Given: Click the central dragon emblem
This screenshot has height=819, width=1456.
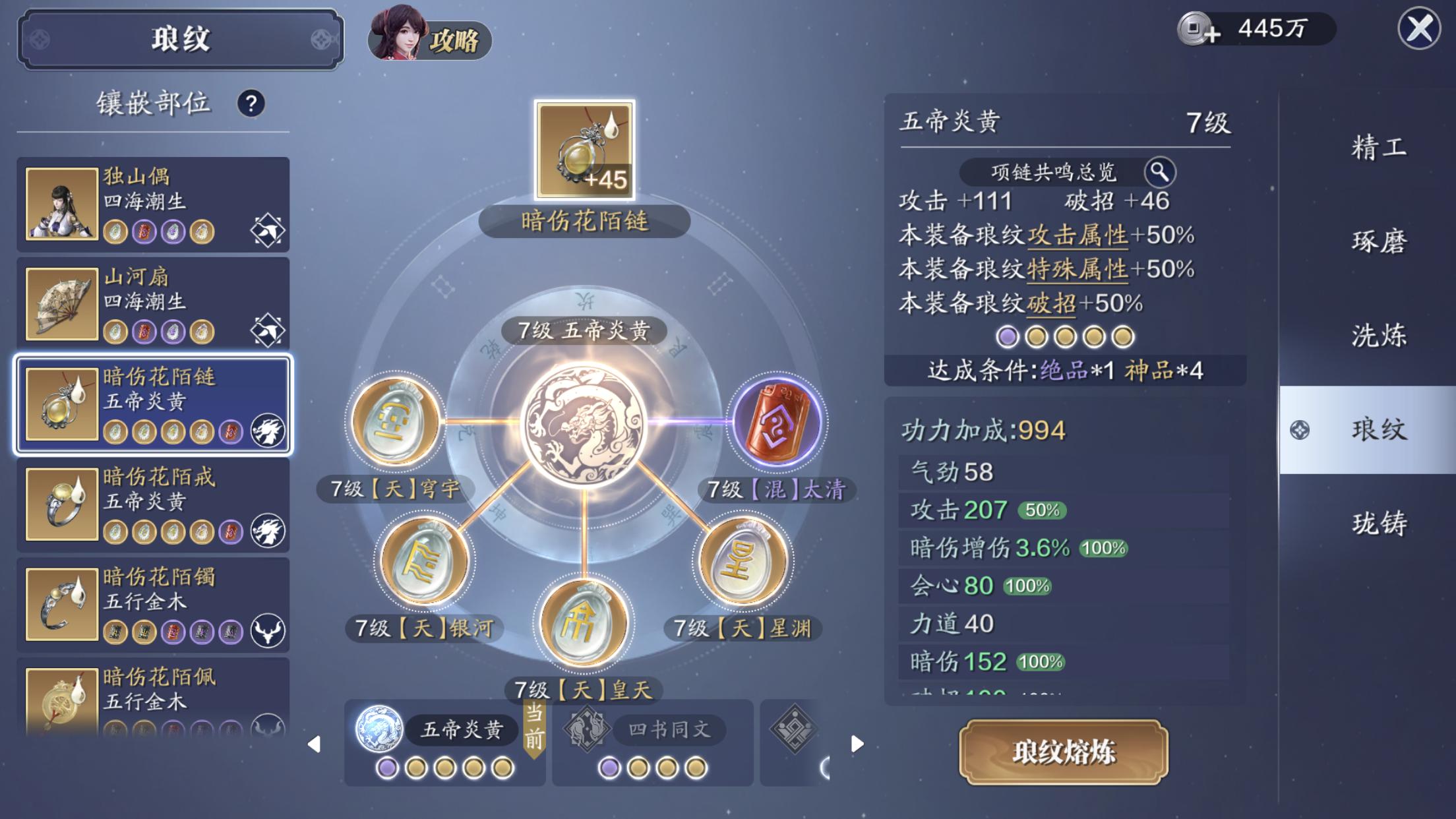Looking at the screenshot, I should tap(584, 425).
